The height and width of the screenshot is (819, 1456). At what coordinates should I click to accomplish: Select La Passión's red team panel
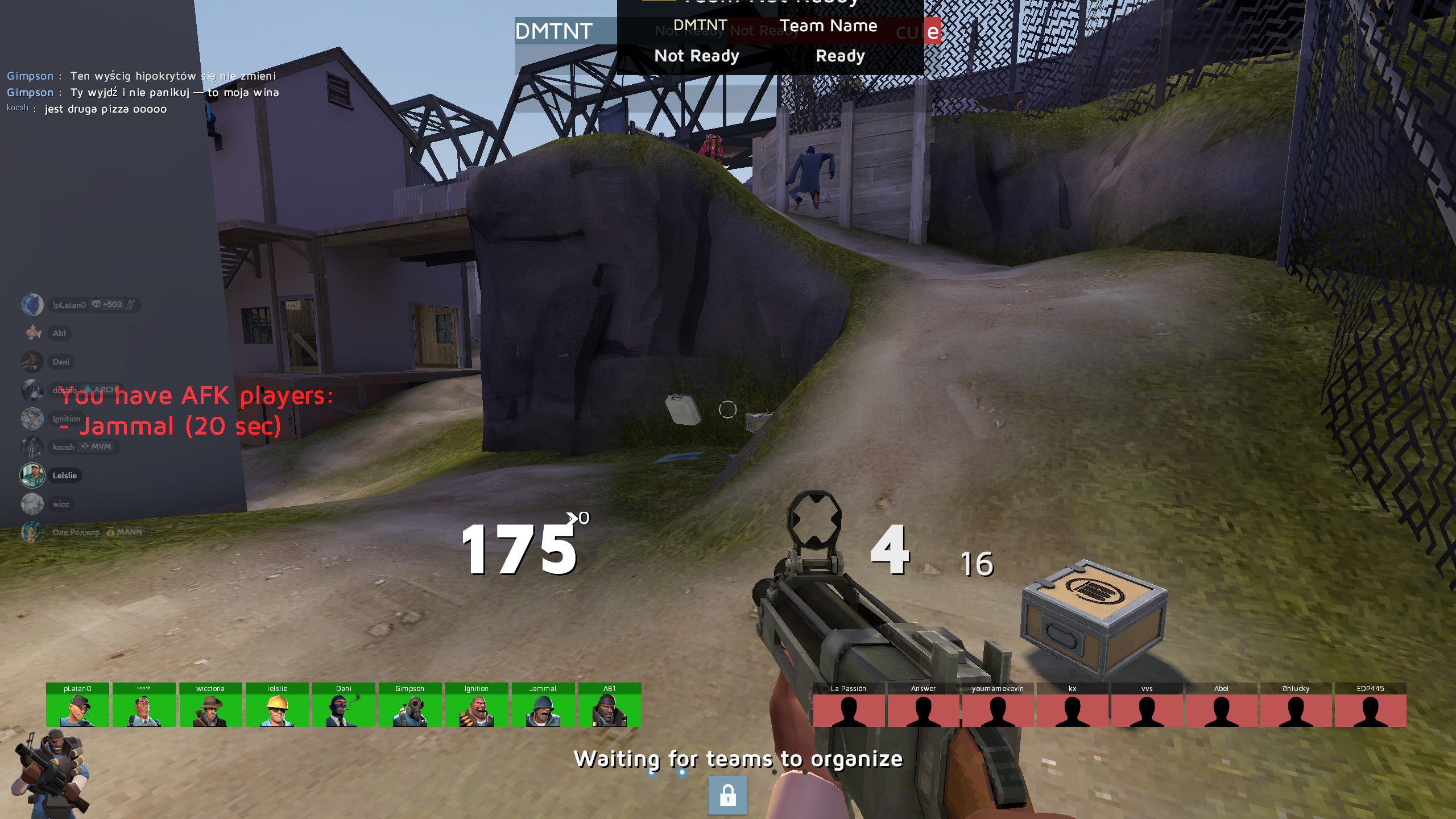pos(849,705)
